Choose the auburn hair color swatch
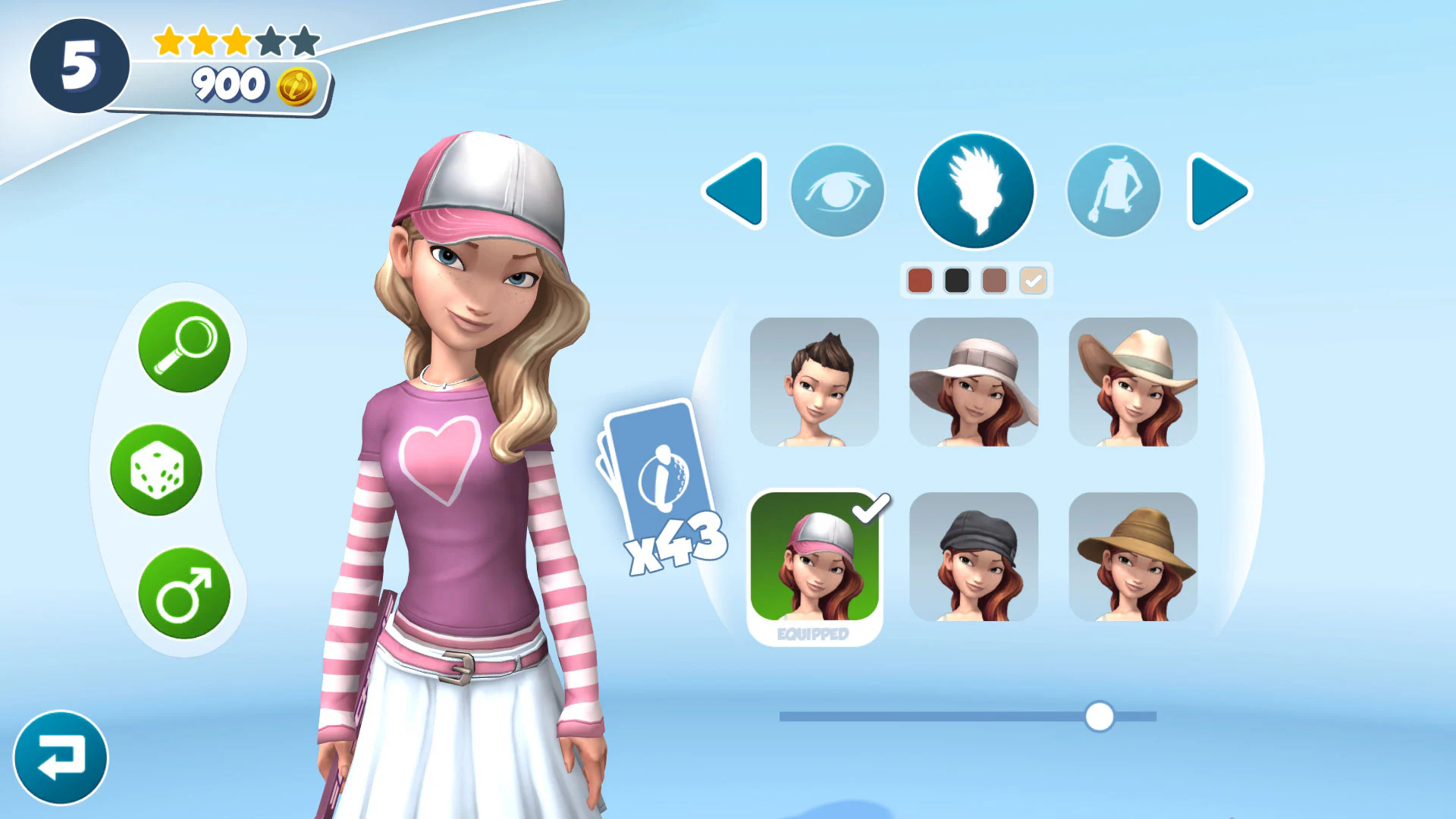The image size is (1456, 819). click(920, 280)
